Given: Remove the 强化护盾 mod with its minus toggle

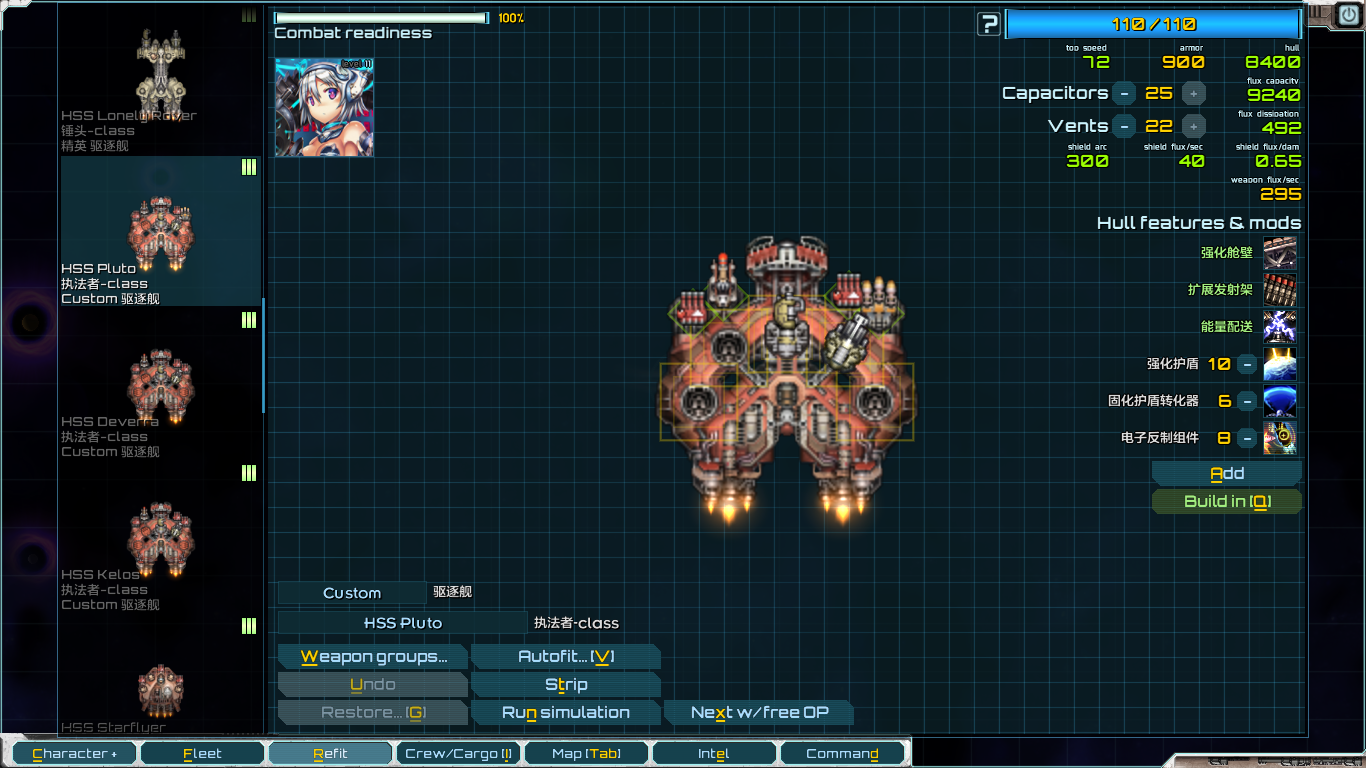Looking at the screenshot, I should (1247, 364).
